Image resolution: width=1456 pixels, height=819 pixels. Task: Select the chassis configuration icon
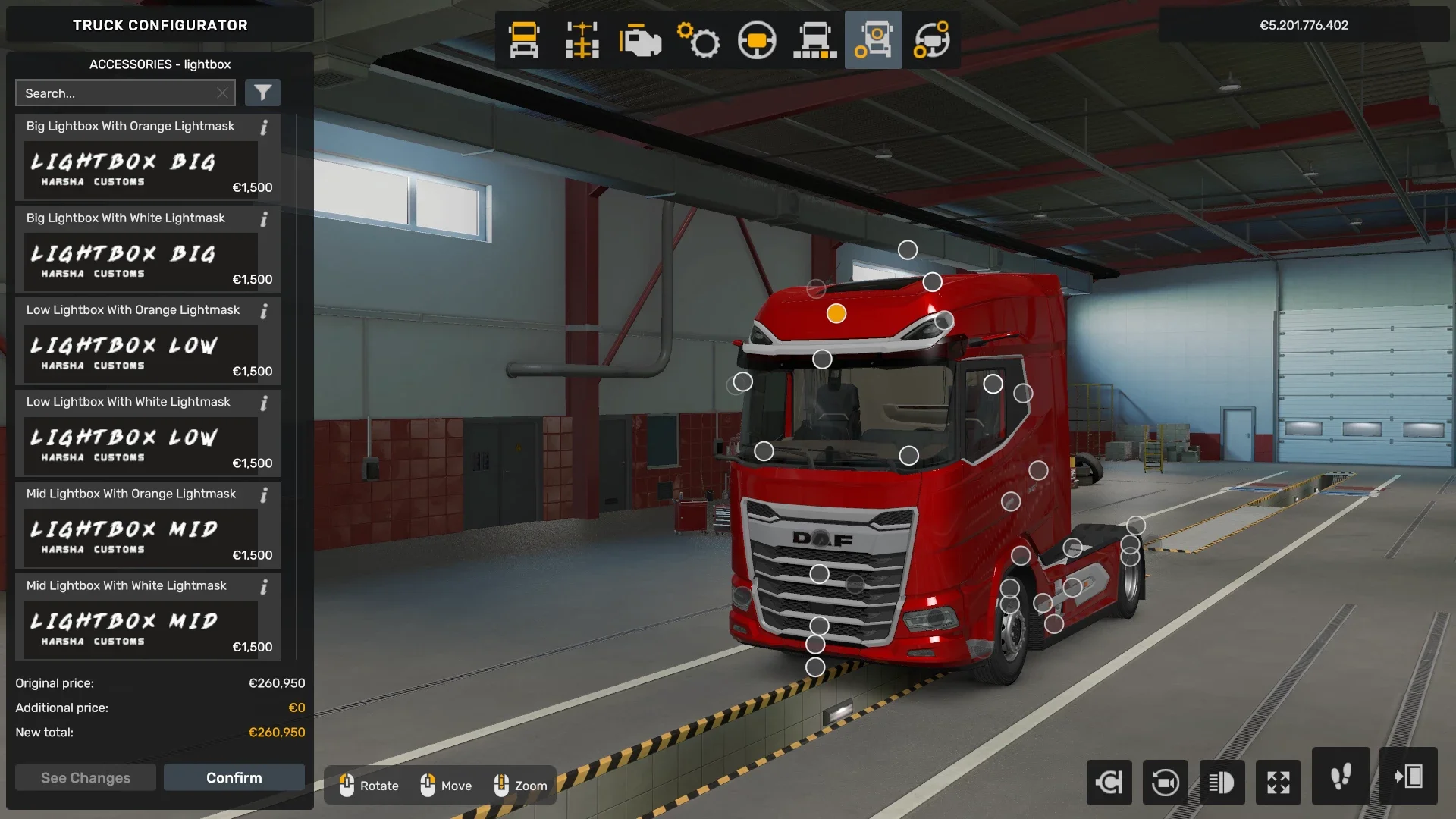point(582,41)
